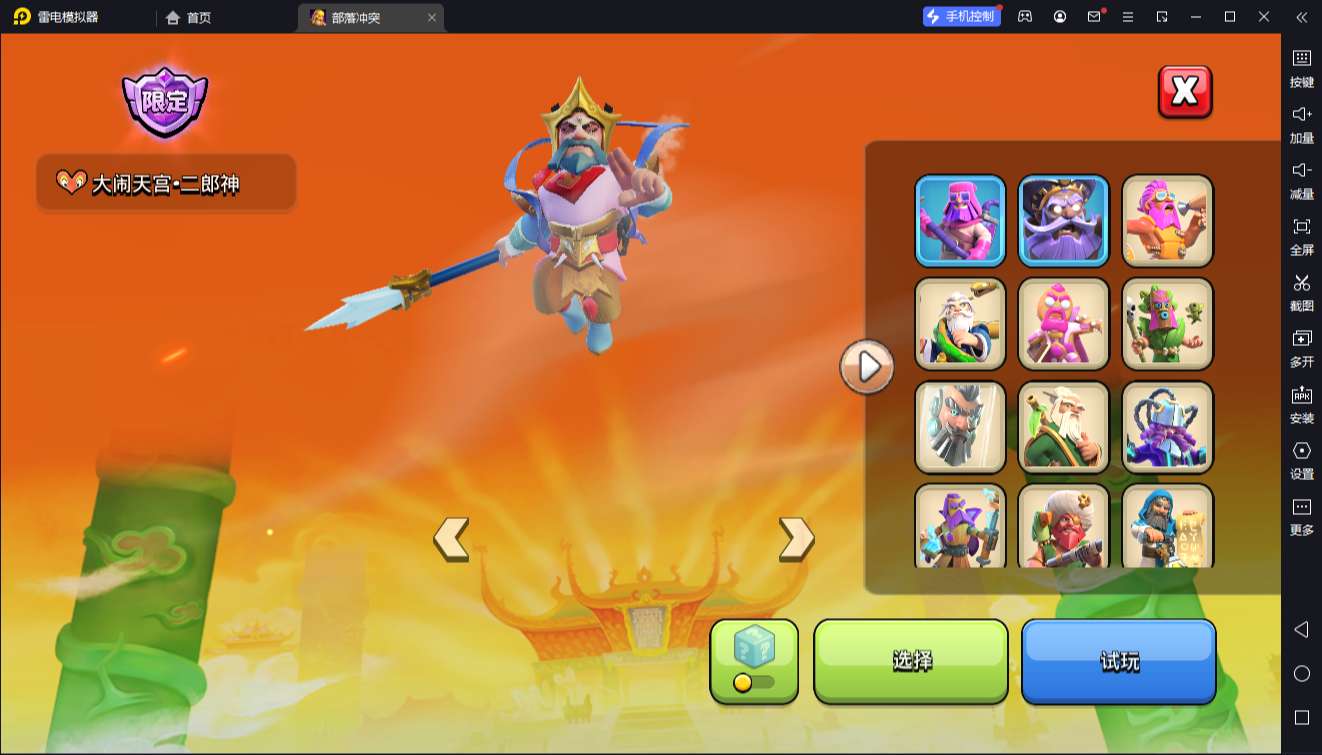Show the previous skin with the left arrow
The width and height of the screenshot is (1322, 755).
click(x=451, y=539)
